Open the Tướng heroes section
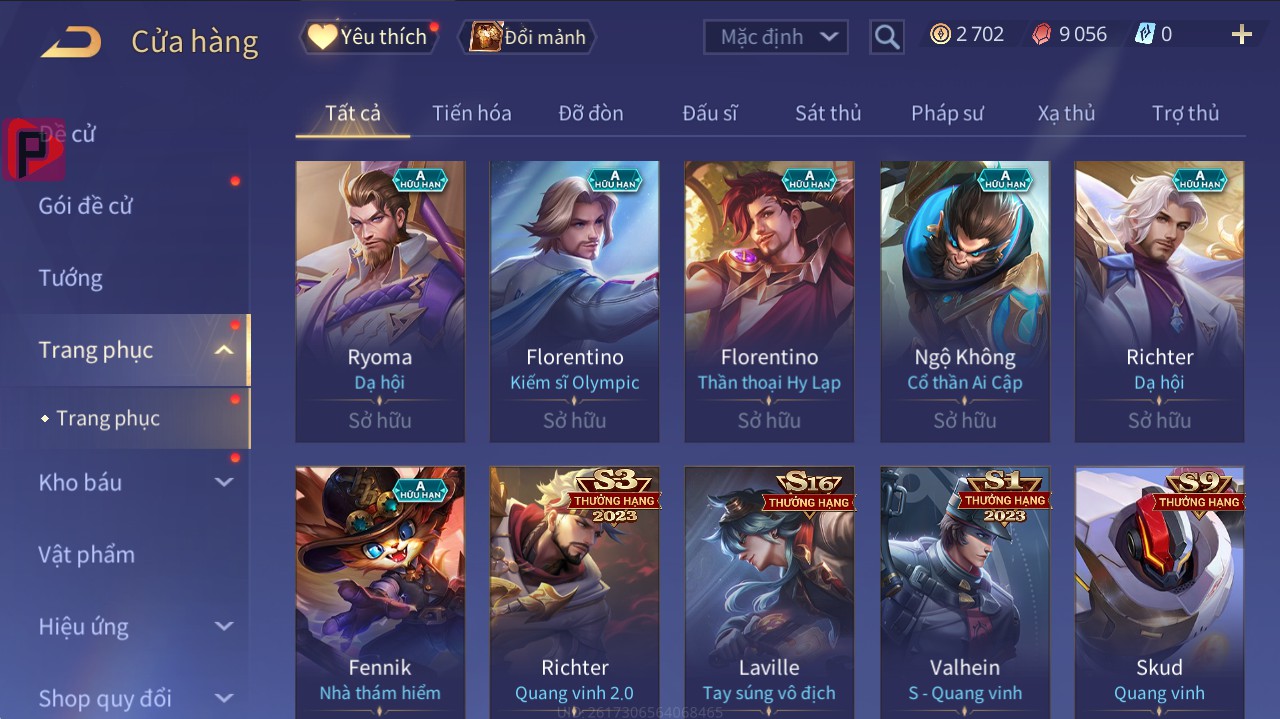The width and height of the screenshot is (1280, 719). (x=71, y=278)
